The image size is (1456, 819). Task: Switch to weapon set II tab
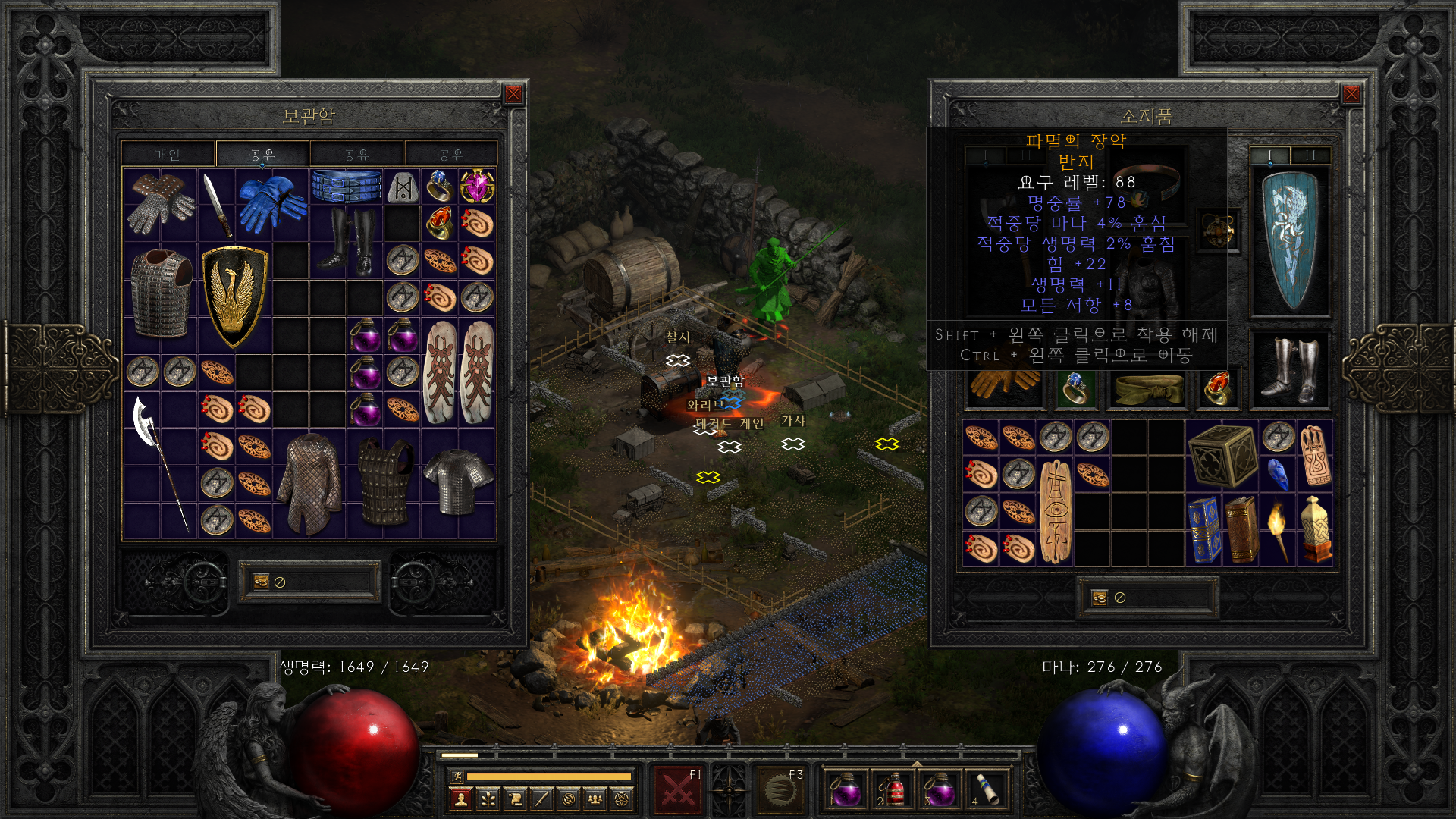coord(1310,155)
